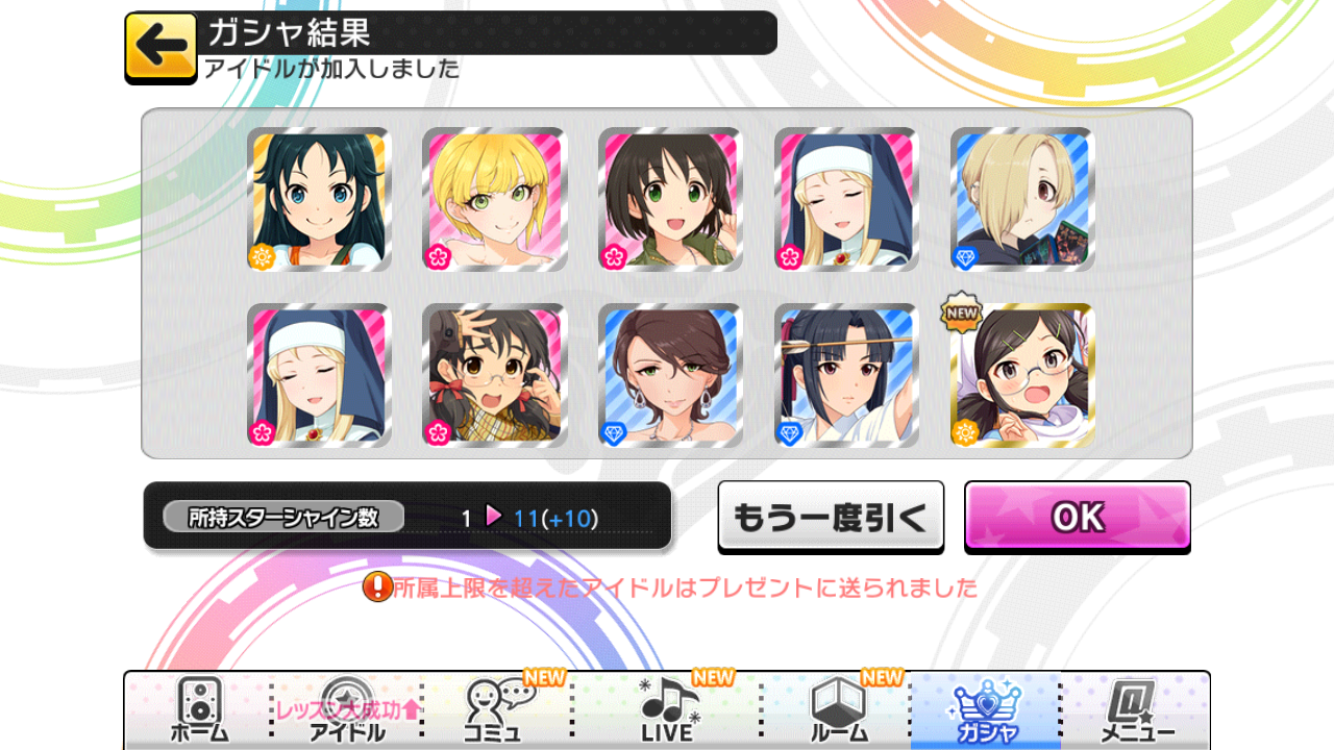This screenshot has height=750, width=1334.
Task: Select the green-eyed idol in military jacket
Action: (671, 200)
